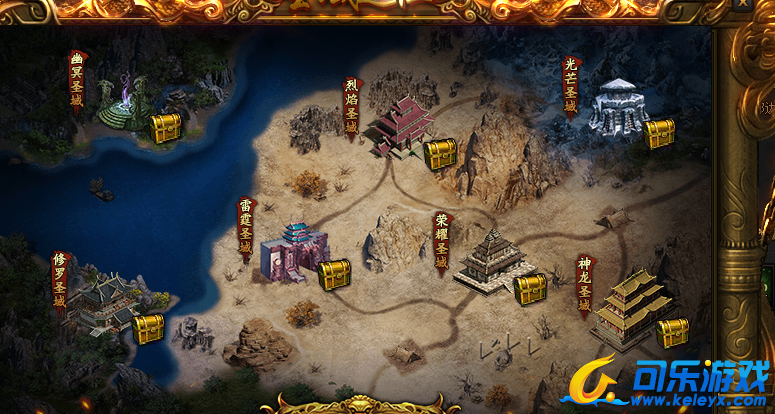Open the treasure chest beside 修罗圣城

pos(148,328)
